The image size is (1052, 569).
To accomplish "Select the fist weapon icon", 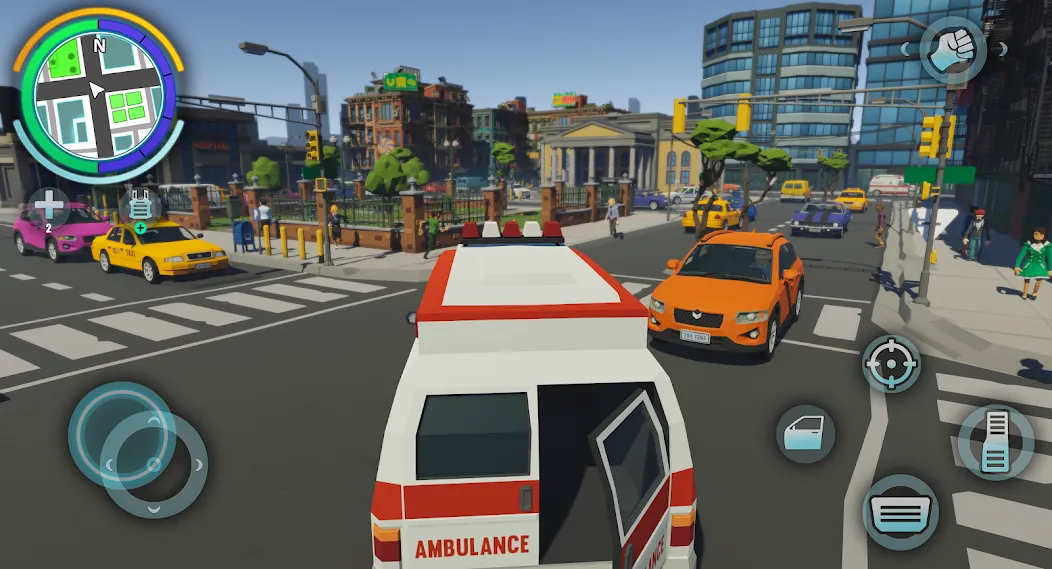I will point(952,50).
